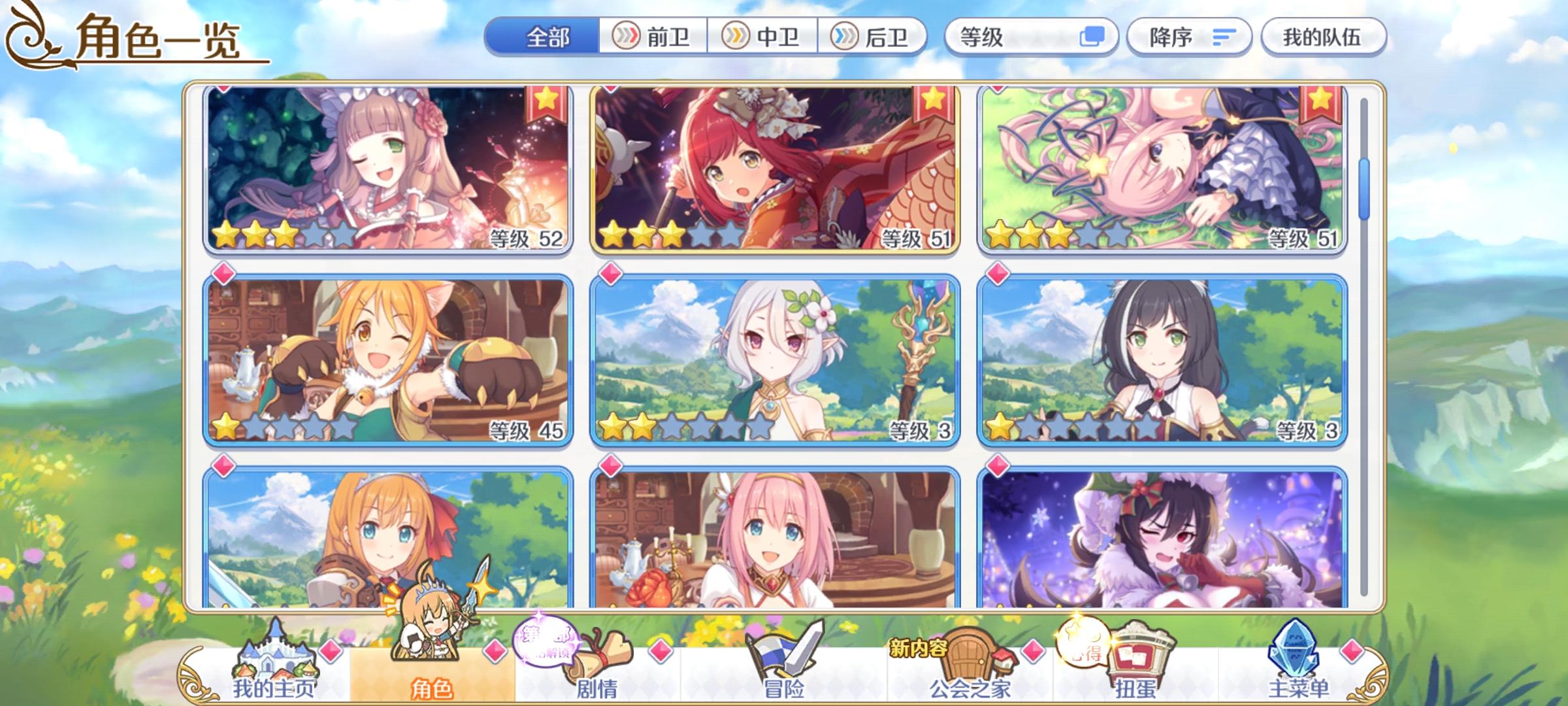Toggle favorite star on level 51 pink-haired character

pos(1322,102)
